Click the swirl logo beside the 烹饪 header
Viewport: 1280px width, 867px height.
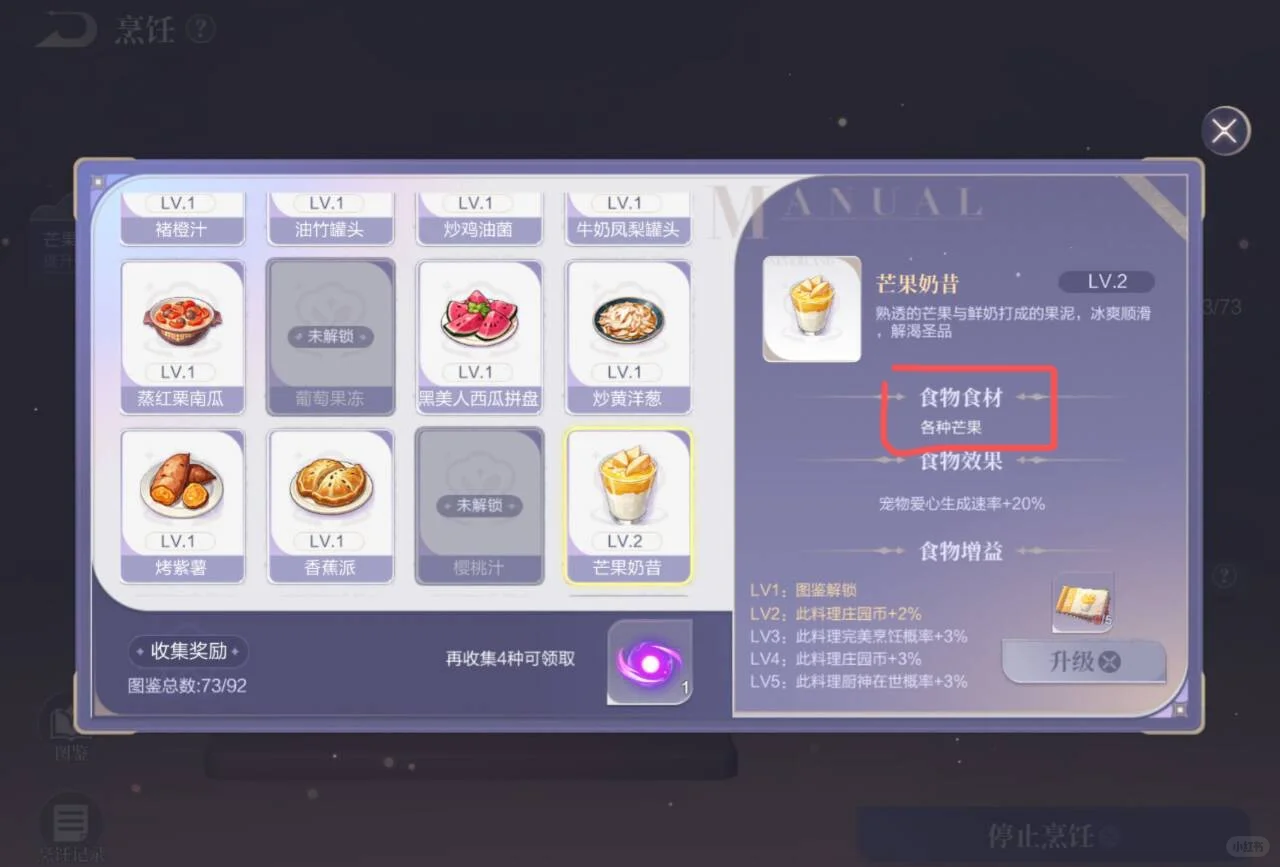(66, 29)
